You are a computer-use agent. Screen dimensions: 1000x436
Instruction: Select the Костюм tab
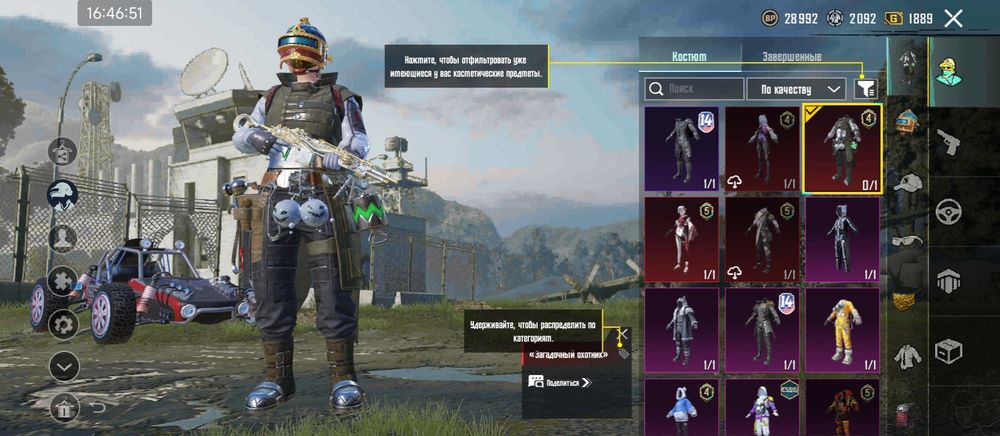click(688, 57)
